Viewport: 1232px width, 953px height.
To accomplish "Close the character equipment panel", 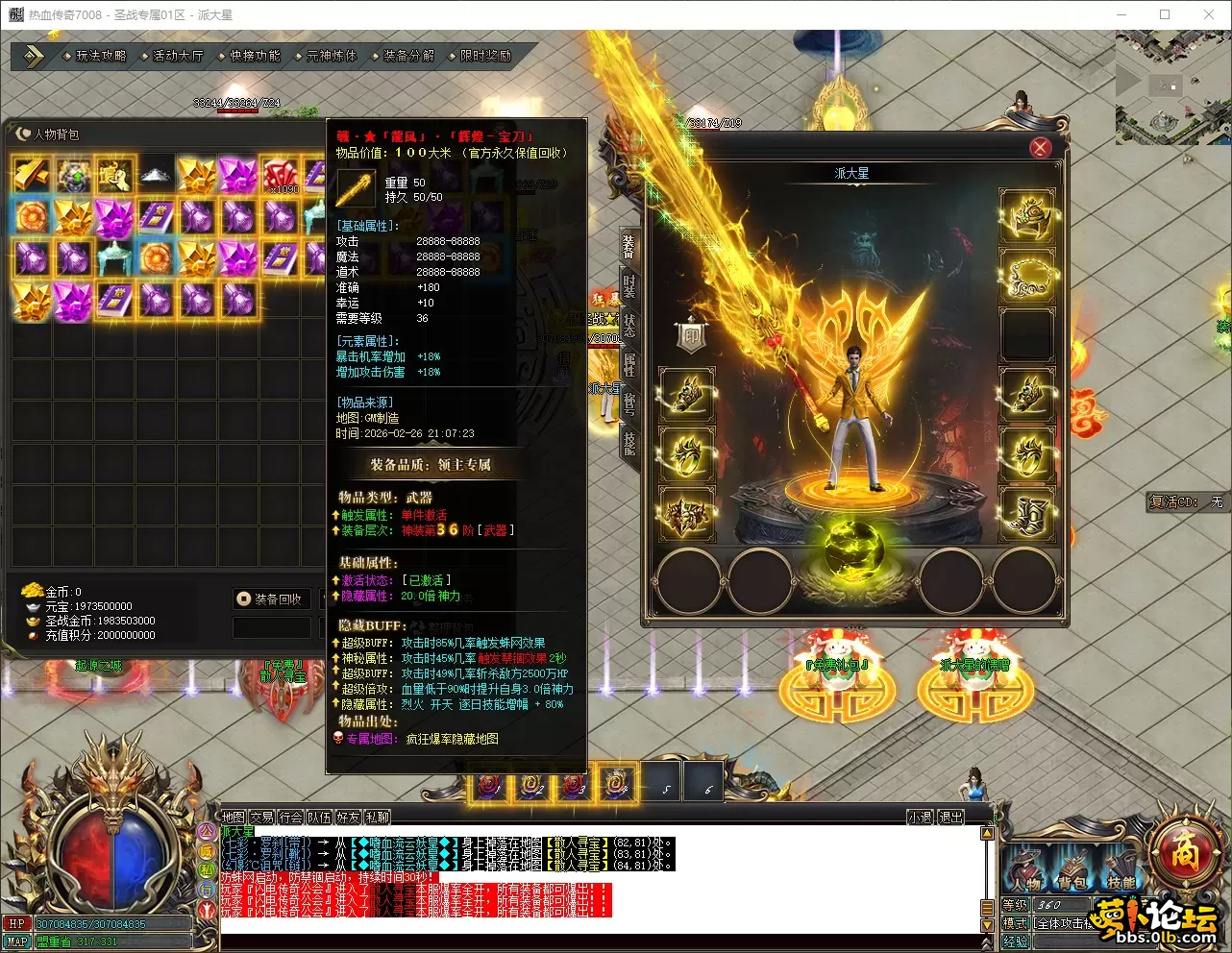I will pos(1040,147).
